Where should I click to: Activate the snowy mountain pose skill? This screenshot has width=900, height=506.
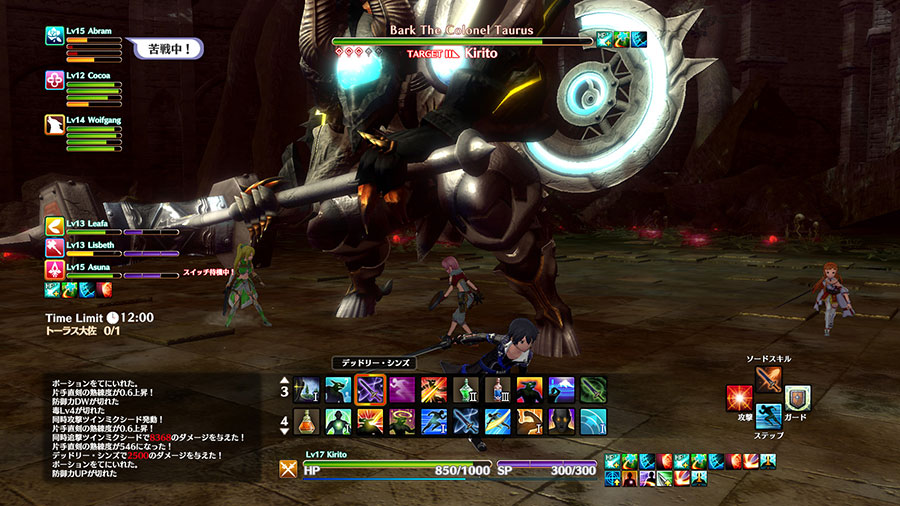(x=562, y=389)
